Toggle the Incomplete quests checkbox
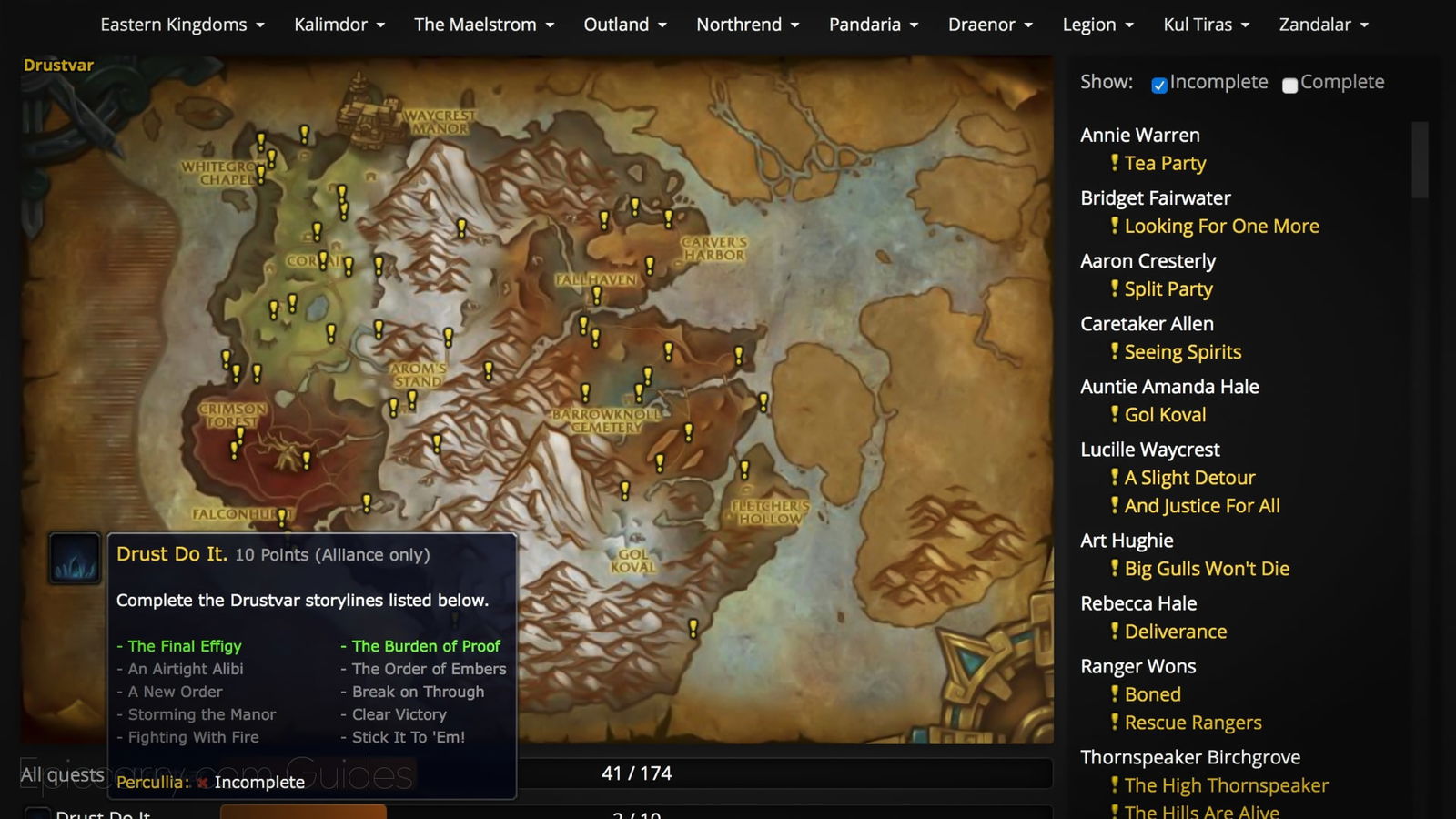The image size is (1456, 819). [1159, 85]
